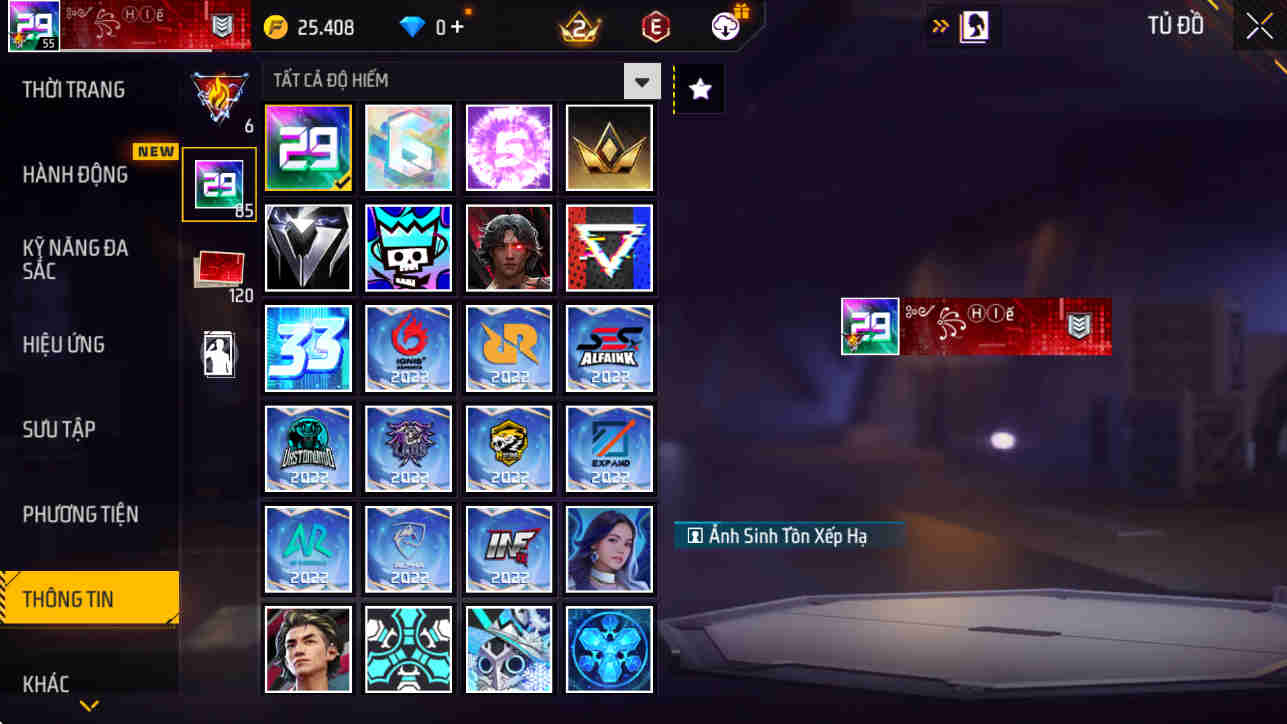Collapse the panel using the double-arrow chevron
Viewport: 1287px width, 724px height.
click(940, 26)
